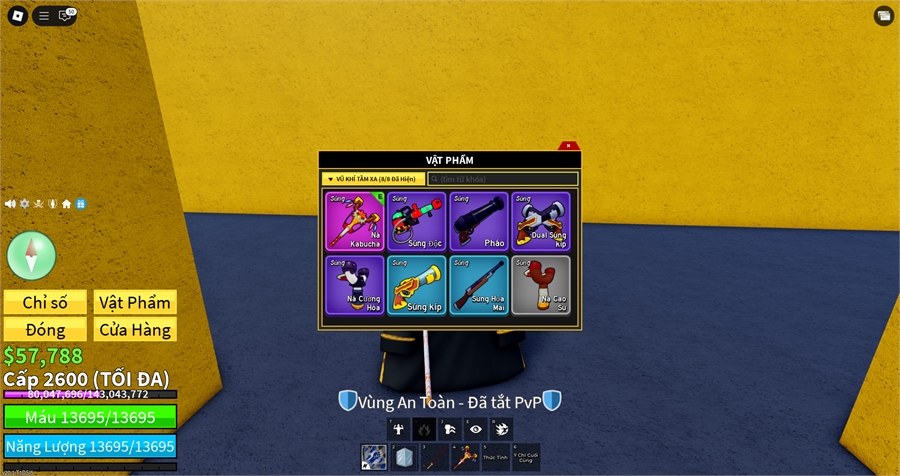Pick the Ná Cao Su slingshot

pyautogui.click(x=541, y=285)
